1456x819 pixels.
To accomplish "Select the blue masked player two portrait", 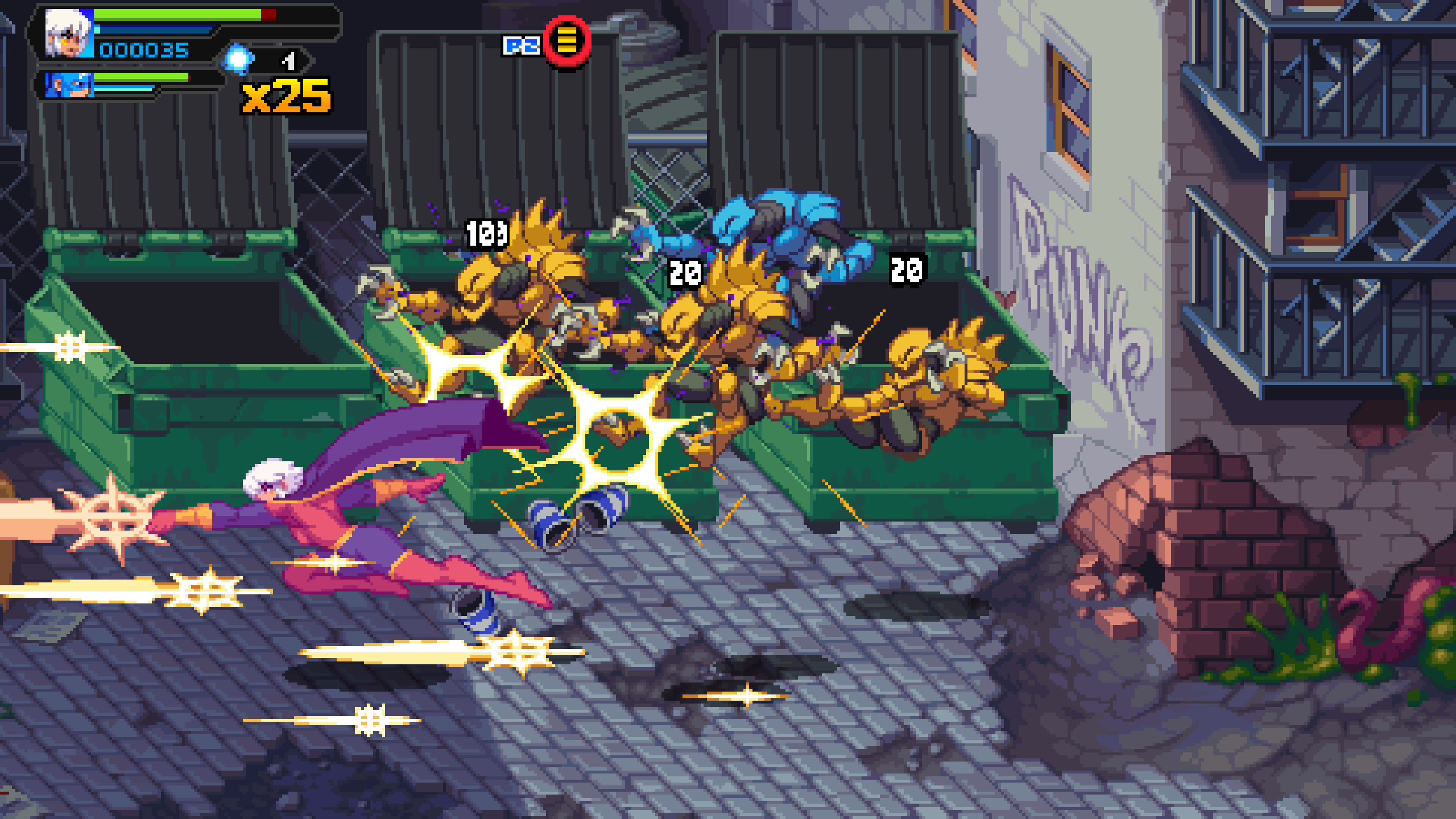I will [69, 85].
